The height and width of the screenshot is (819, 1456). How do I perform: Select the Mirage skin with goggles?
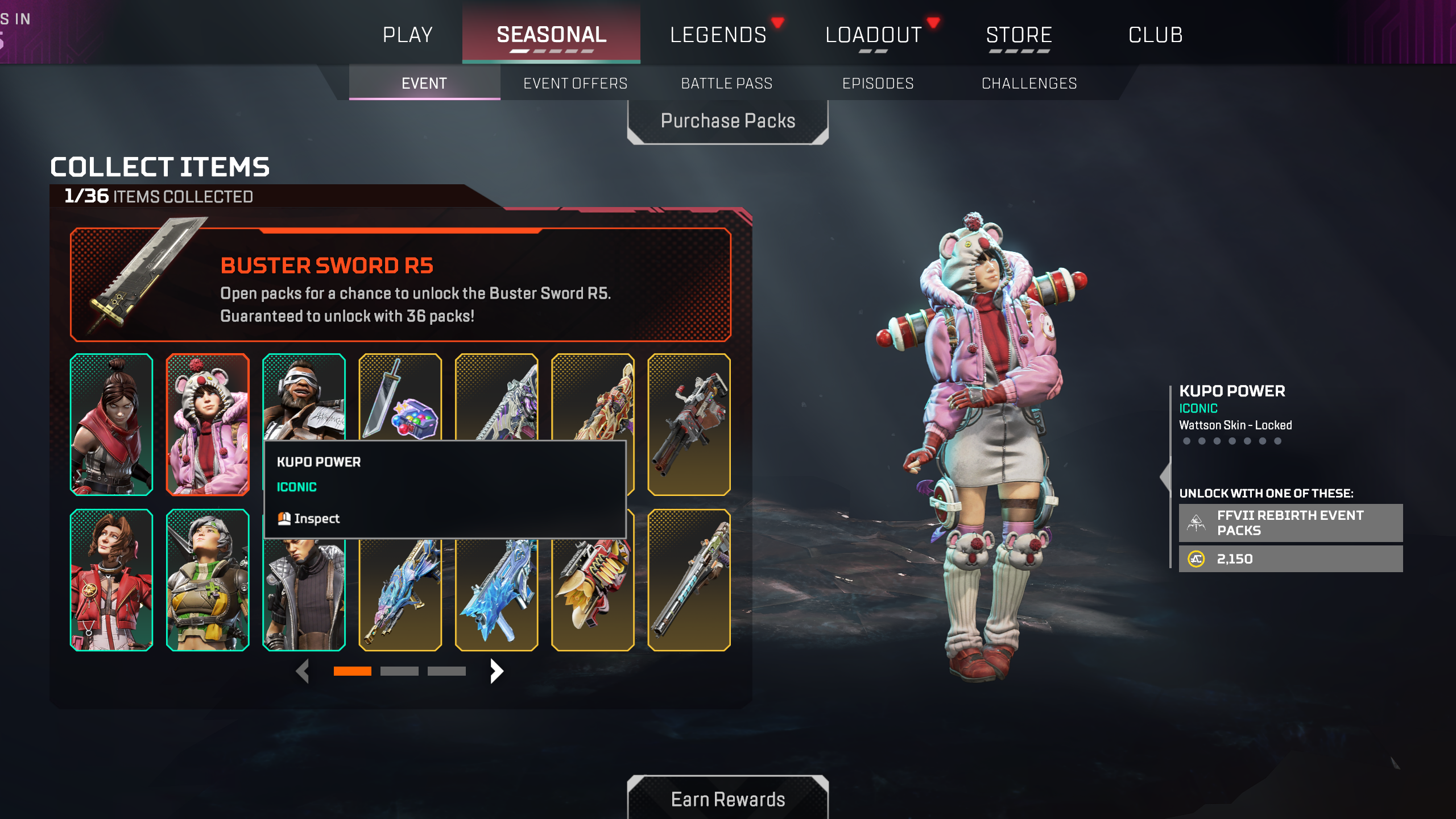coord(304,398)
